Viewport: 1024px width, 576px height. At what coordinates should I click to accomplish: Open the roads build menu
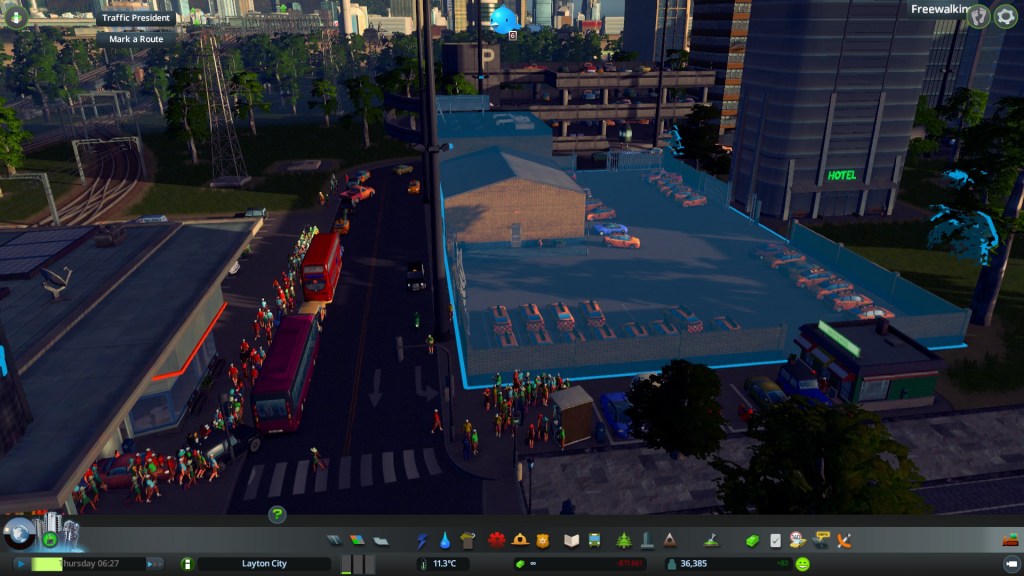tap(335, 541)
